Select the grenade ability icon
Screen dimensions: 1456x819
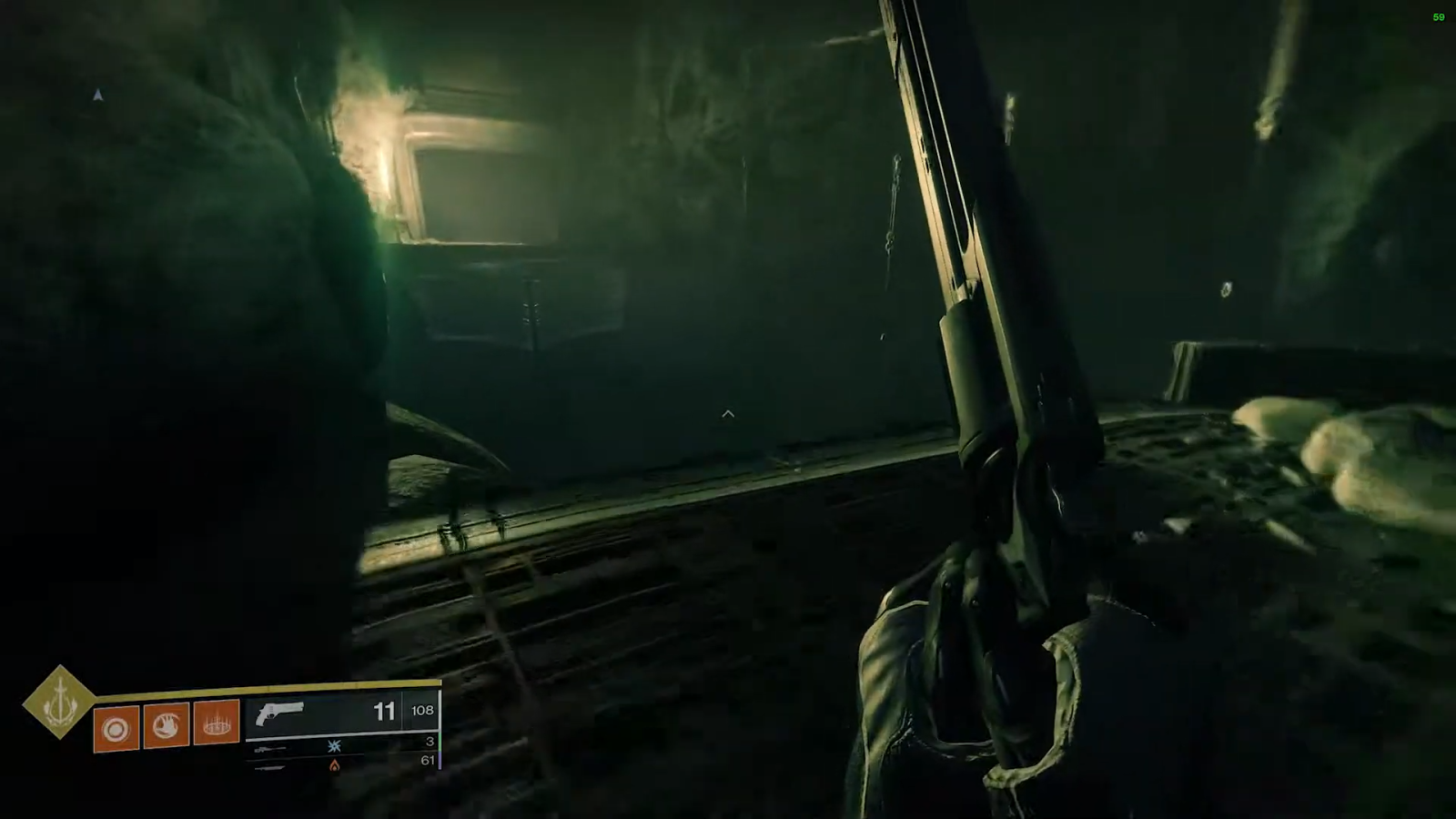(116, 729)
